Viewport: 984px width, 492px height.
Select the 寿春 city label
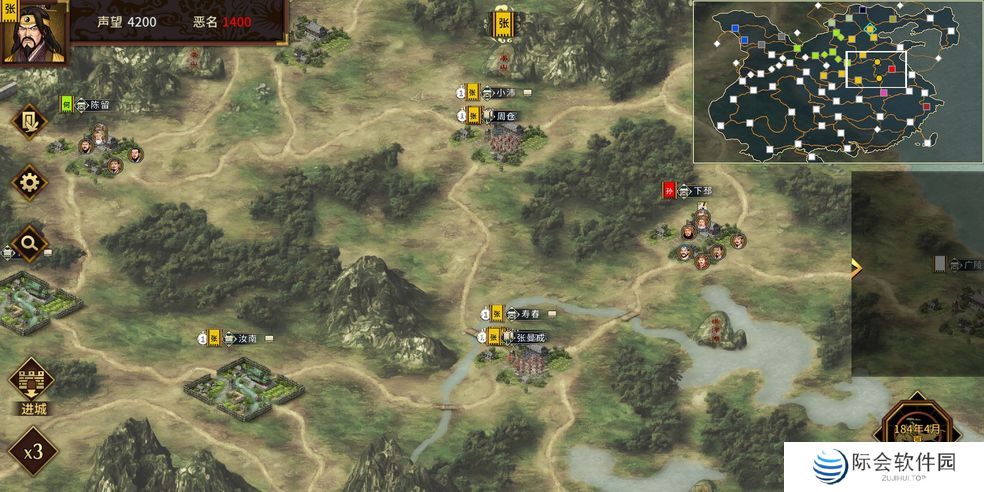point(529,314)
